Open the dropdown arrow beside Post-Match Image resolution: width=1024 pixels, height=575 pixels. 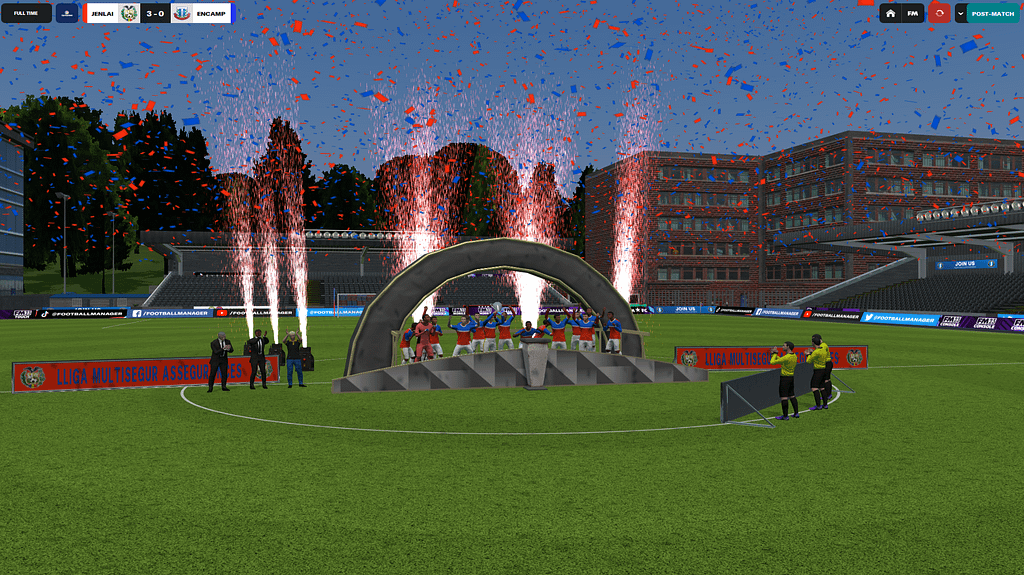click(x=960, y=13)
